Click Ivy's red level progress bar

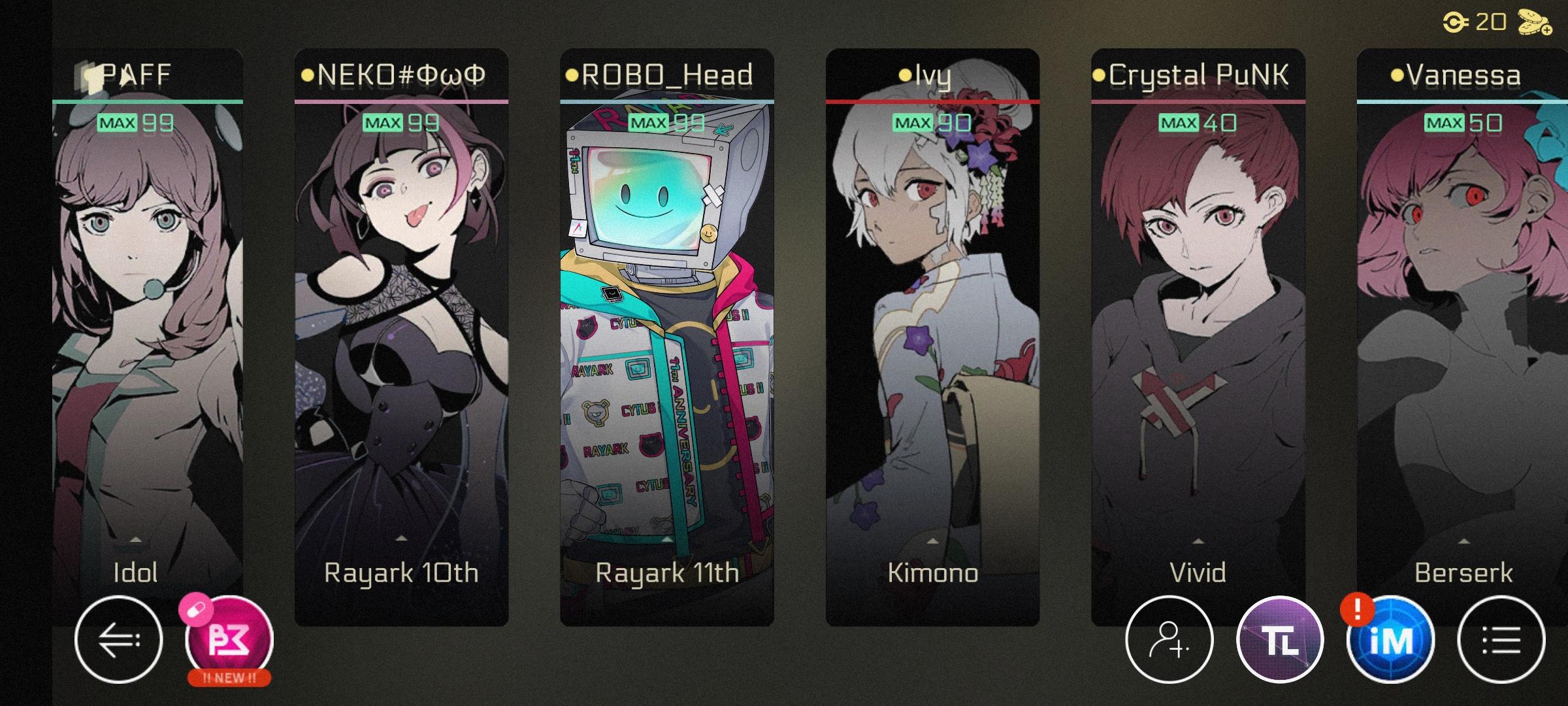pyautogui.click(x=933, y=101)
